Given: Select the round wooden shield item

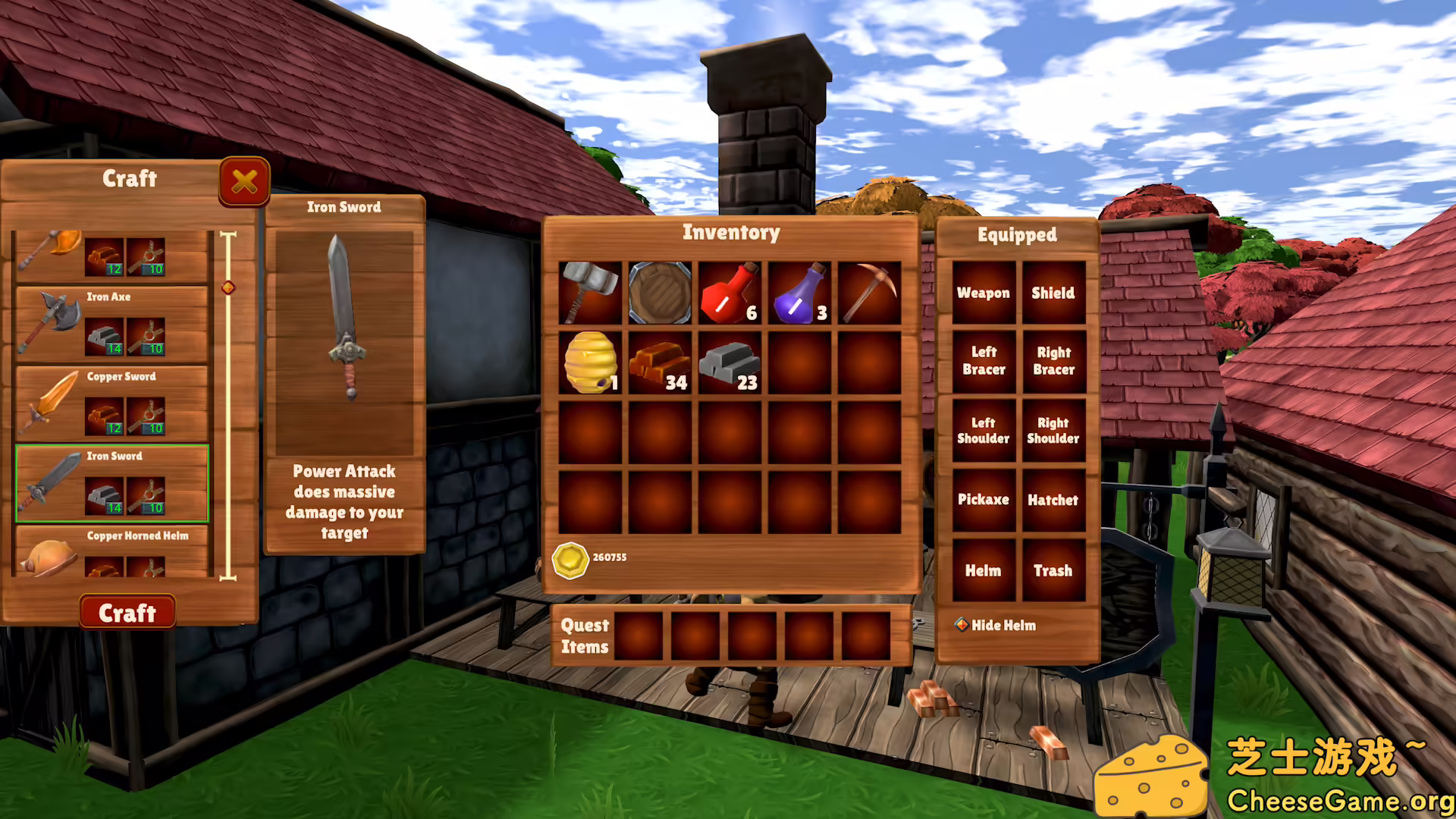Looking at the screenshot, I should [x=660, y=293].
